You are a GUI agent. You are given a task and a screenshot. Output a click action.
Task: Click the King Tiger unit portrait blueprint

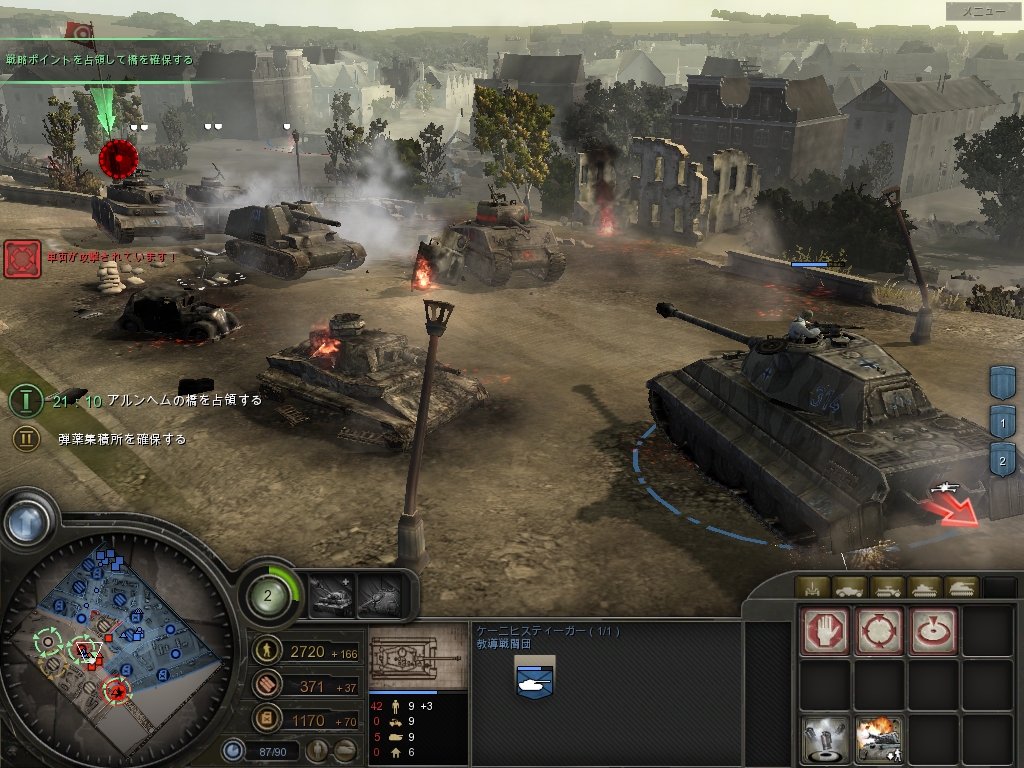click(x=417, y=655)
